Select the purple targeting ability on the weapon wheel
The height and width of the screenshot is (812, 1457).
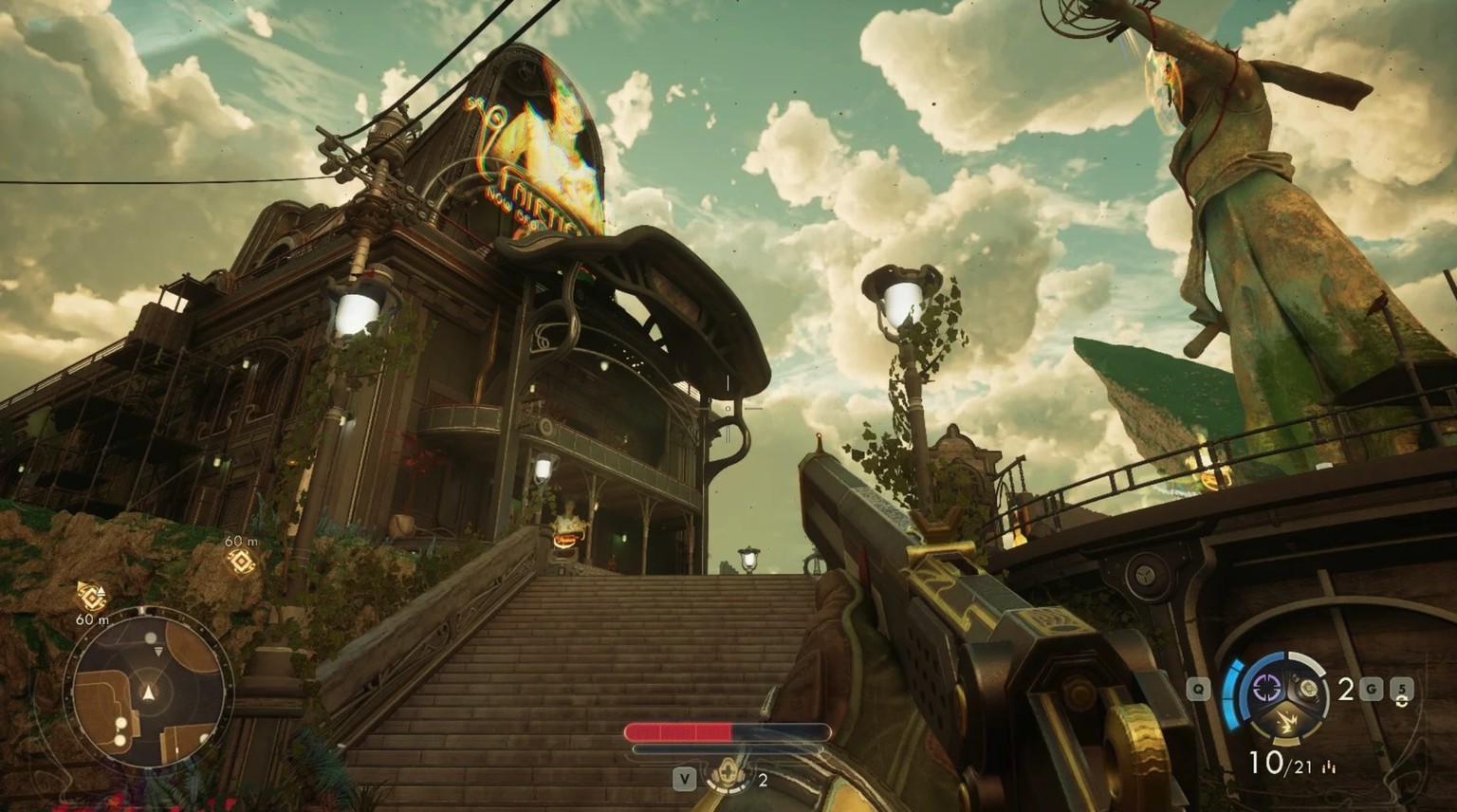tap(1267, 689)
